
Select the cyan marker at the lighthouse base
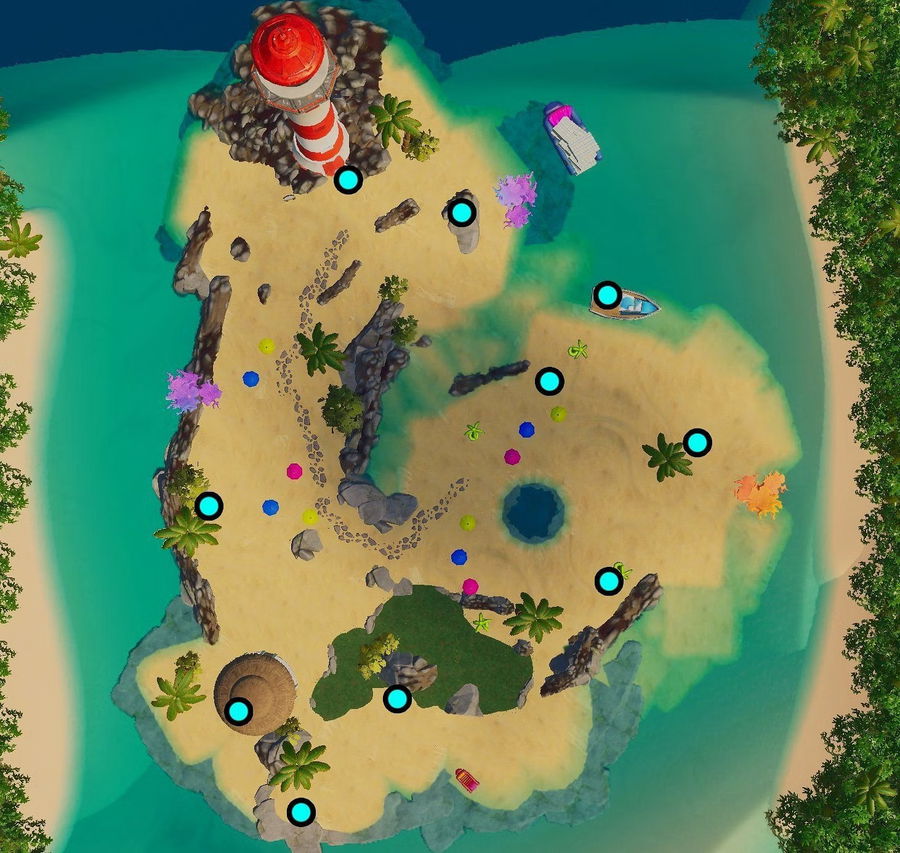point(348,180)
